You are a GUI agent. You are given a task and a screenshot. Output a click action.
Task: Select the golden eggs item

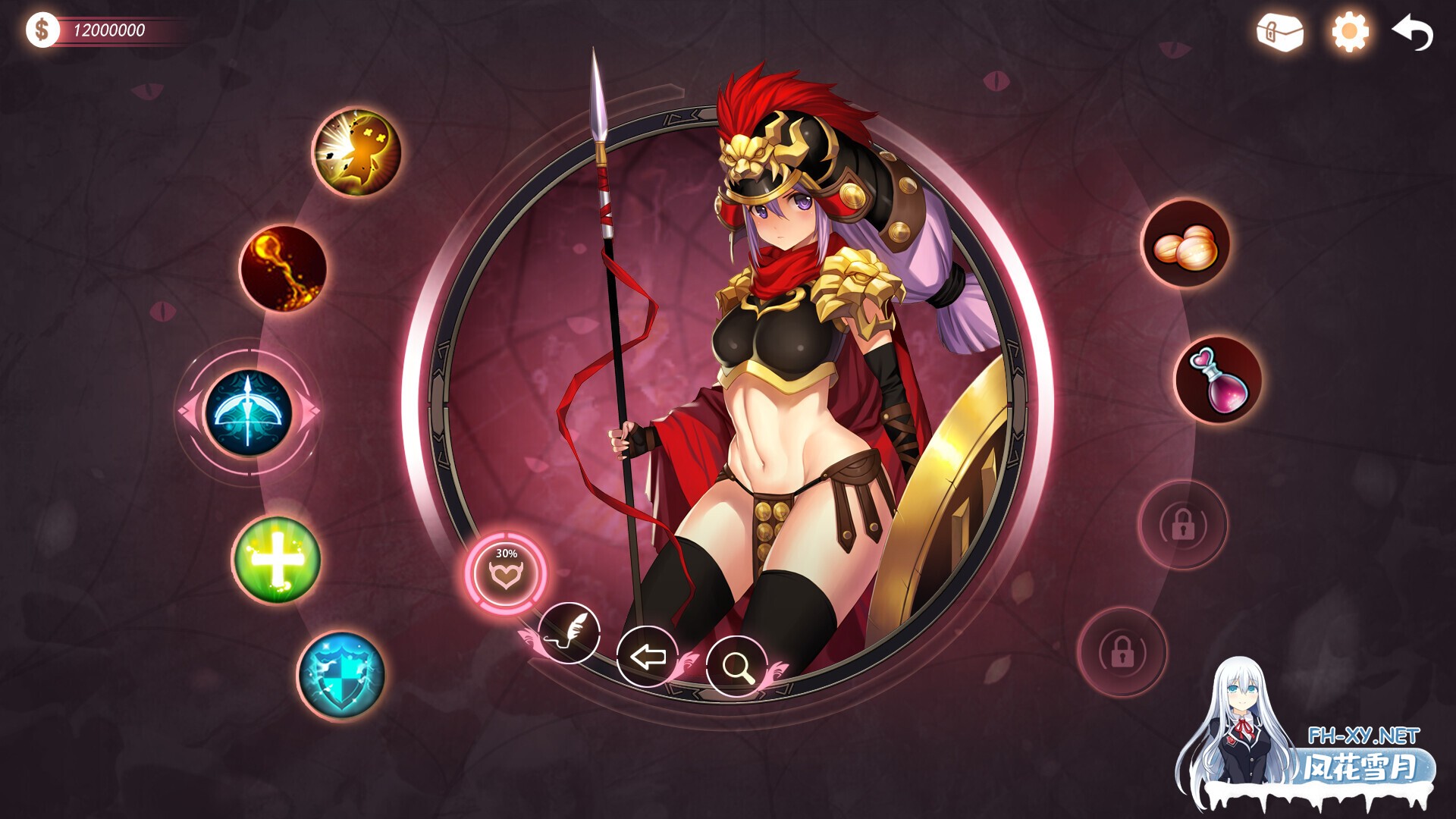point(1185,244)
